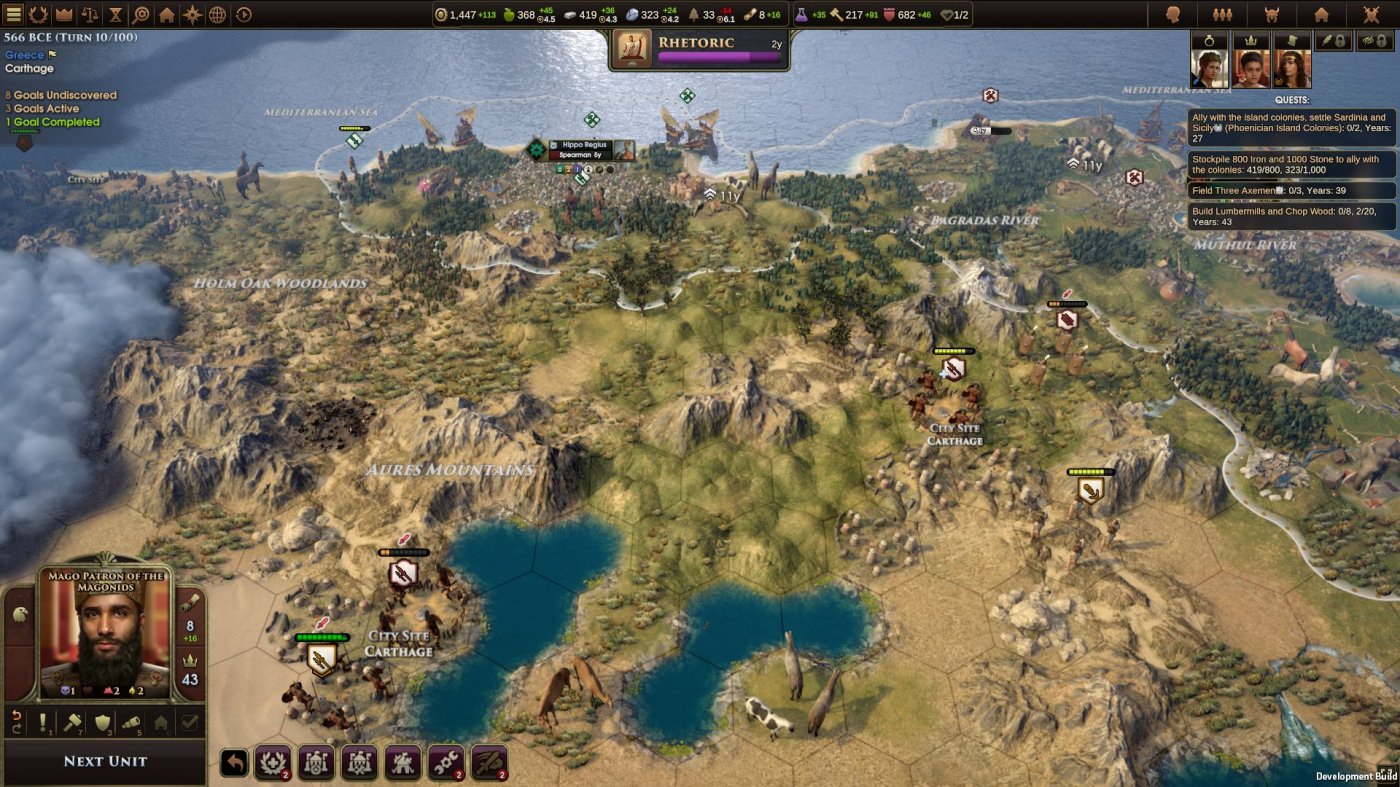Open the Military panel via horned helmet icon
The width and height of the screenshot is (1400, 787).
click(1272, 14)
